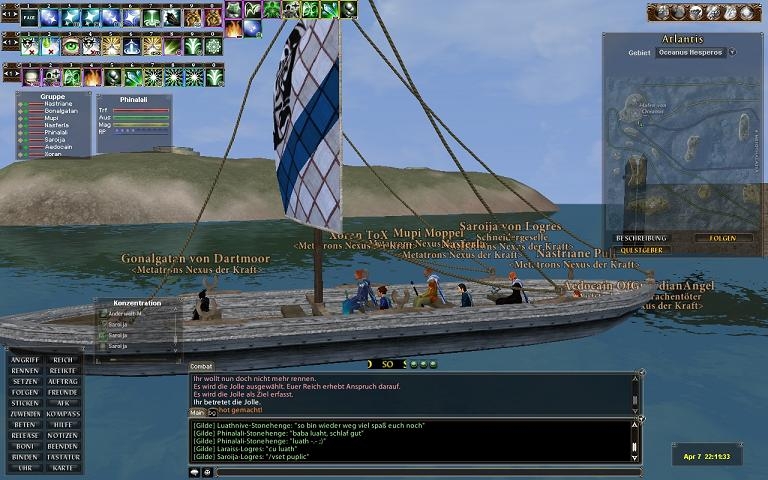Open the TASTATUR keyboard settings

(62, 457)
